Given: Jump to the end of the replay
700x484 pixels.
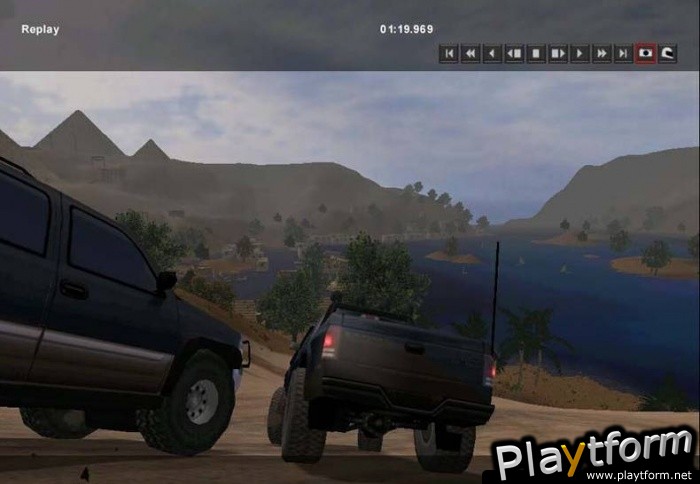Looking at the screenshot, I should (624, 53).
